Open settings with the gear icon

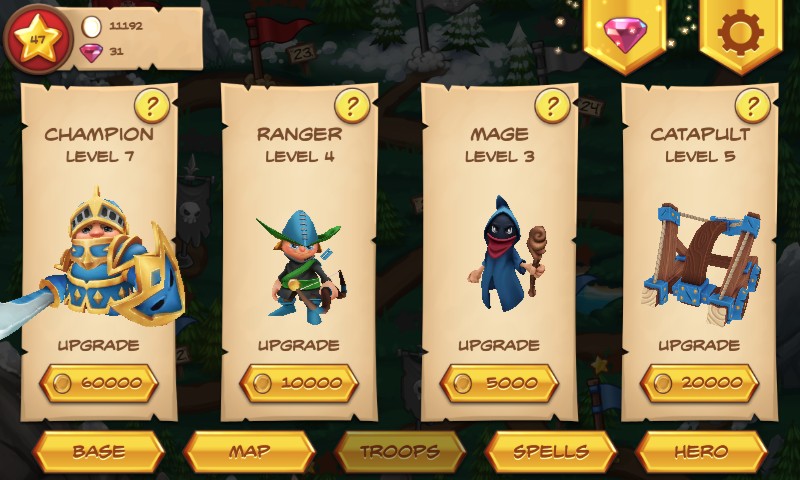740,34
